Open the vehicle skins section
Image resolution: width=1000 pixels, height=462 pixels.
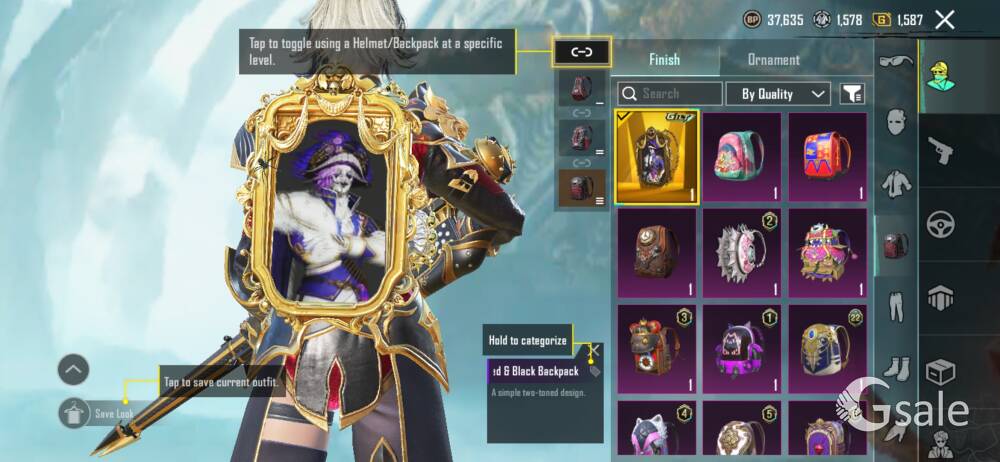click(940, 223)
